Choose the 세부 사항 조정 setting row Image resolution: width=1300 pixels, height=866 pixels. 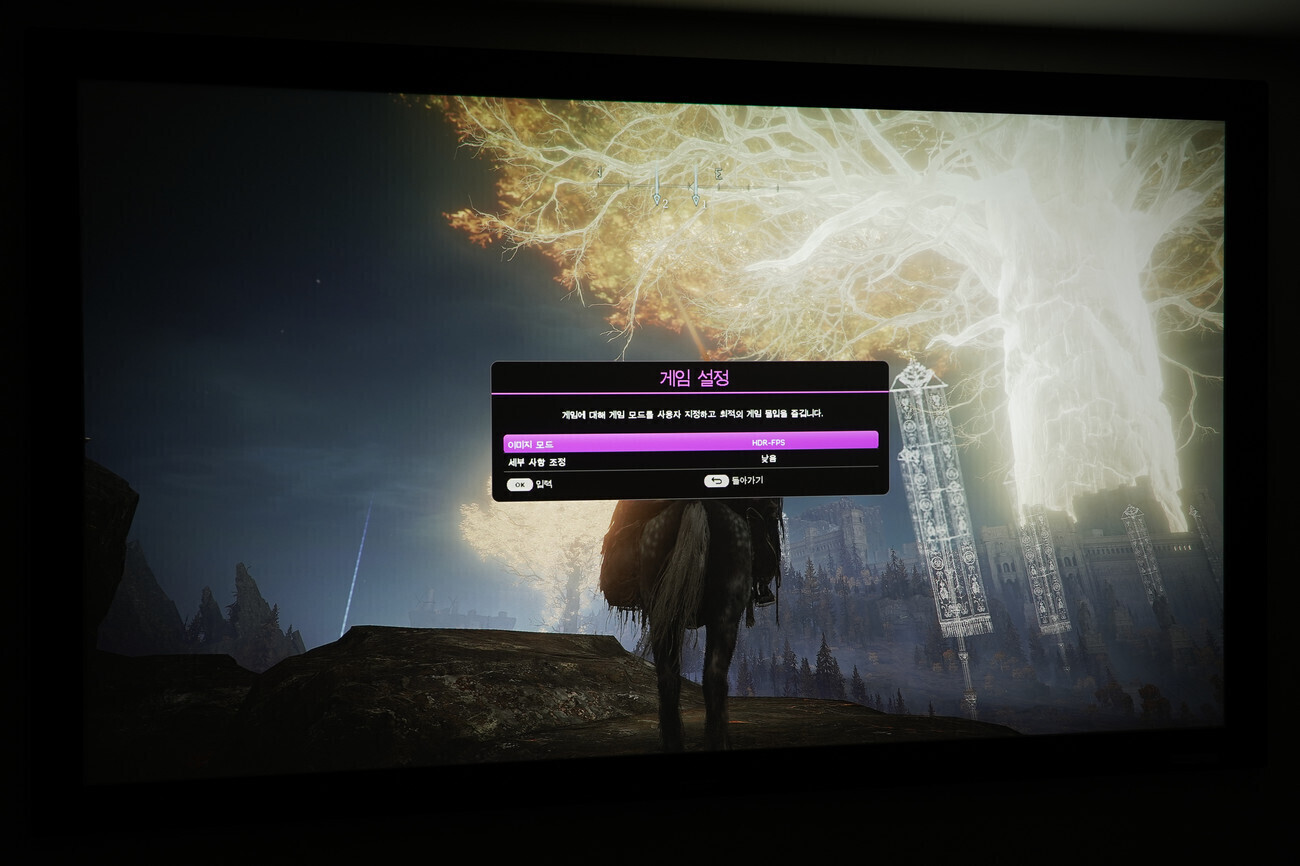[690, 460]
